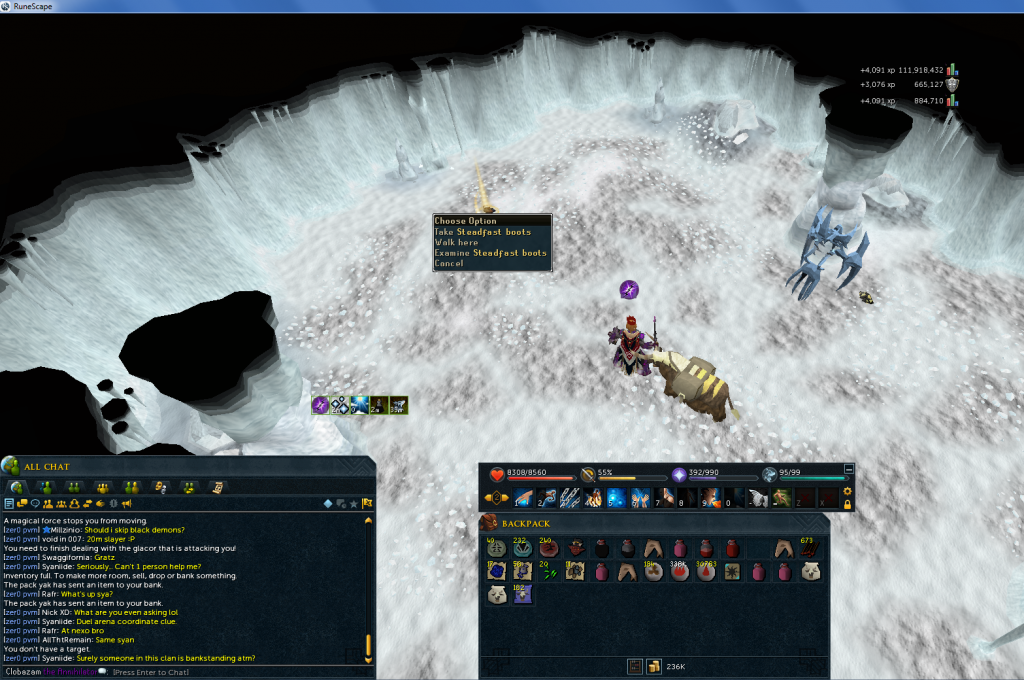Open the coin pouch showing 236K
The width and height of the screenshot is (1024, 680).
[654, 666]
